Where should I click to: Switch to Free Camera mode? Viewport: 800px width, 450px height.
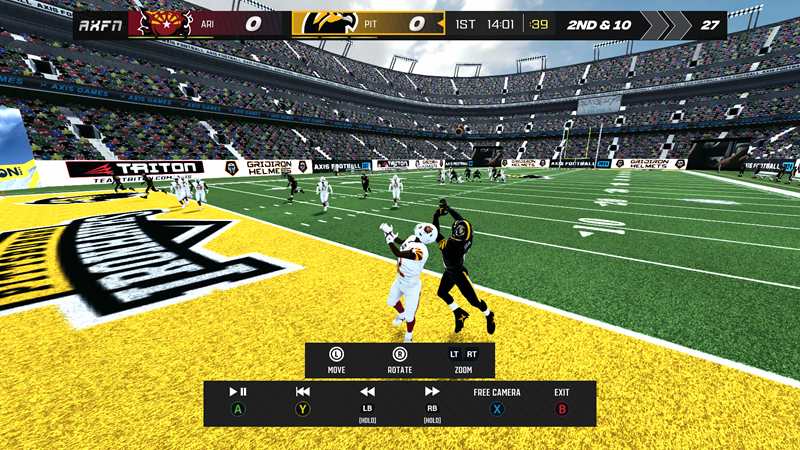click(x=497, y=393)
